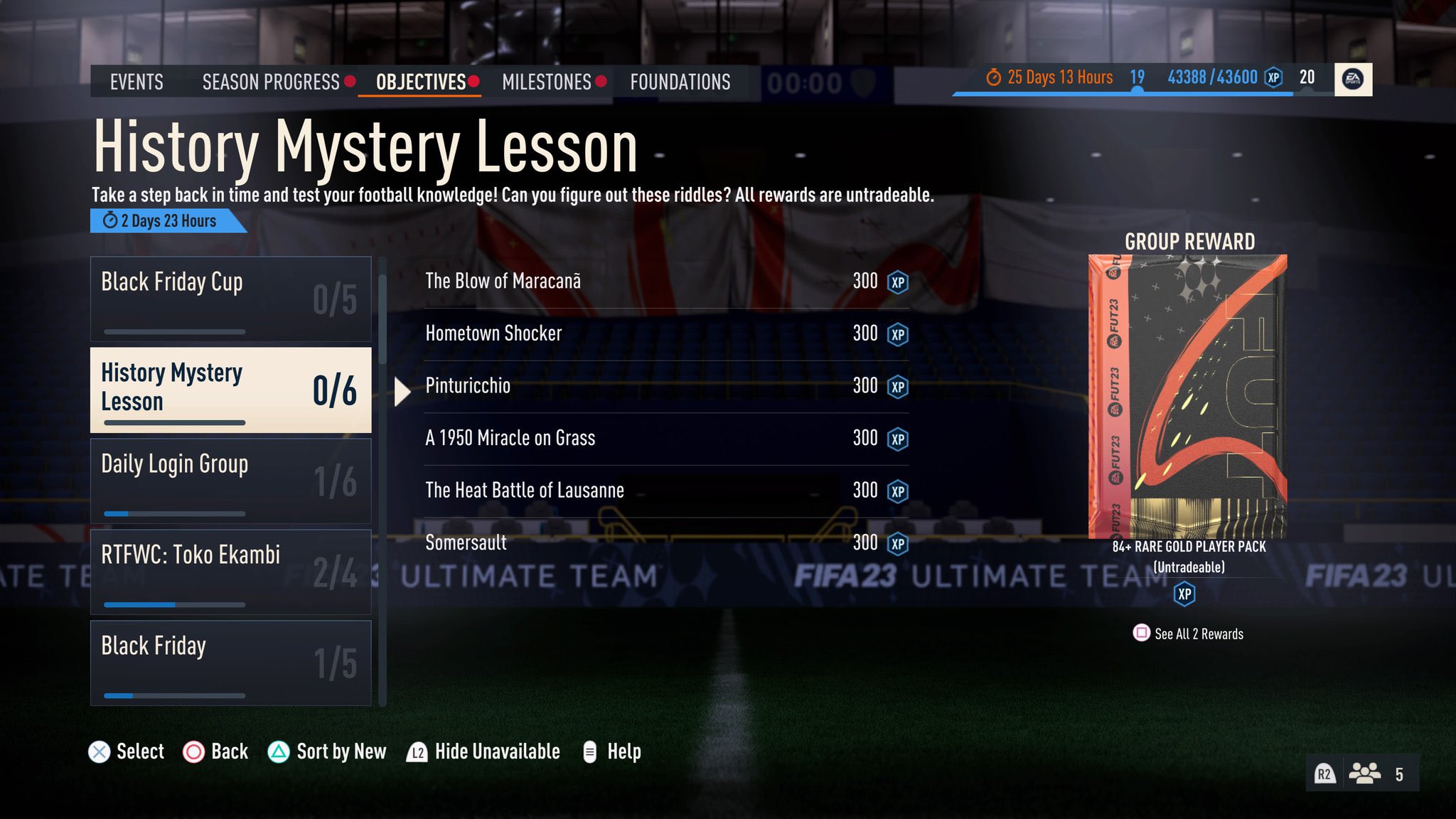This screenshot has width=1456, height=819.
Task: Click the XP badge beside The Blow of Maracanã
Action: [896, 282]
